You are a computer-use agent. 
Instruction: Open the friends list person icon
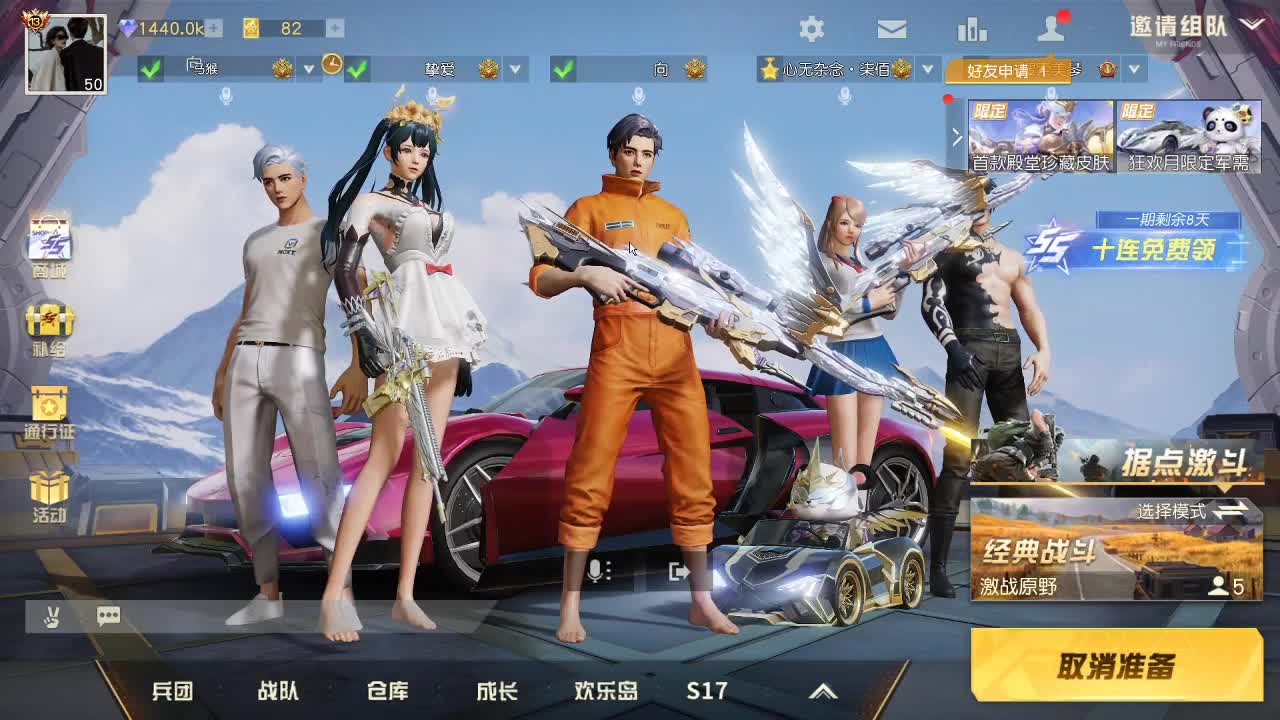click(x=1052, y=29)
